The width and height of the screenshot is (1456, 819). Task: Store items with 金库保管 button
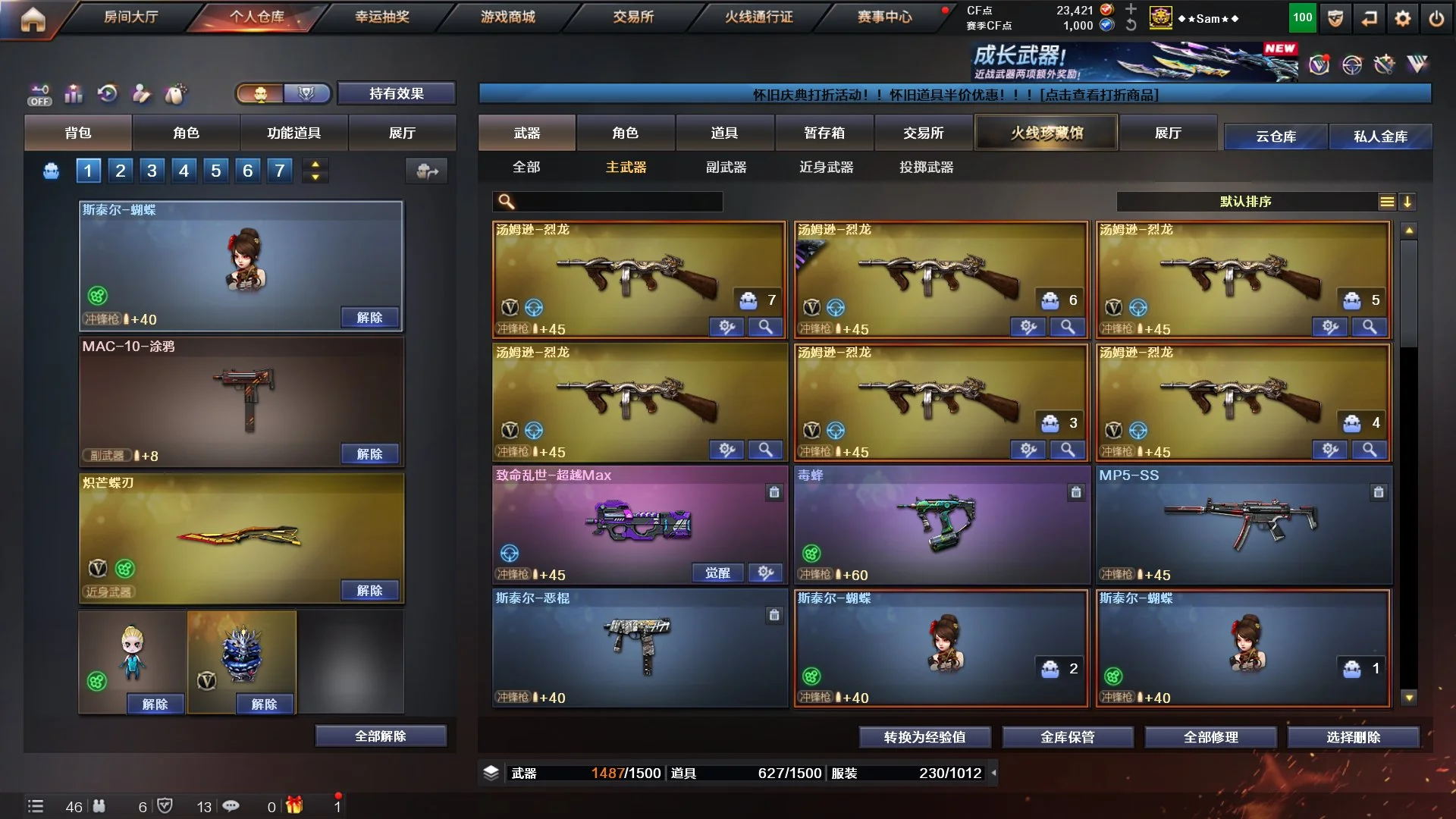click(x=1067, y=736)
